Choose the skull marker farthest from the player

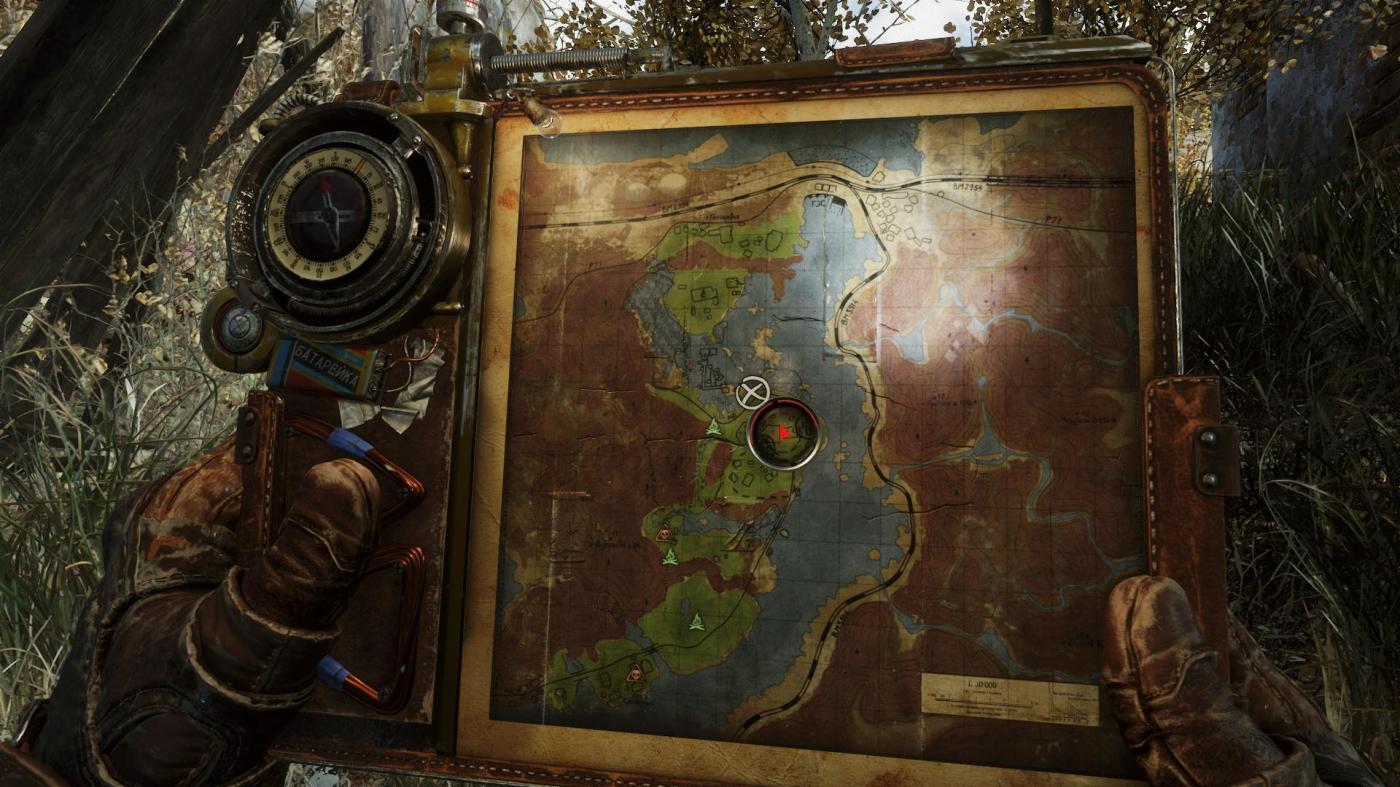pos(634,673)
